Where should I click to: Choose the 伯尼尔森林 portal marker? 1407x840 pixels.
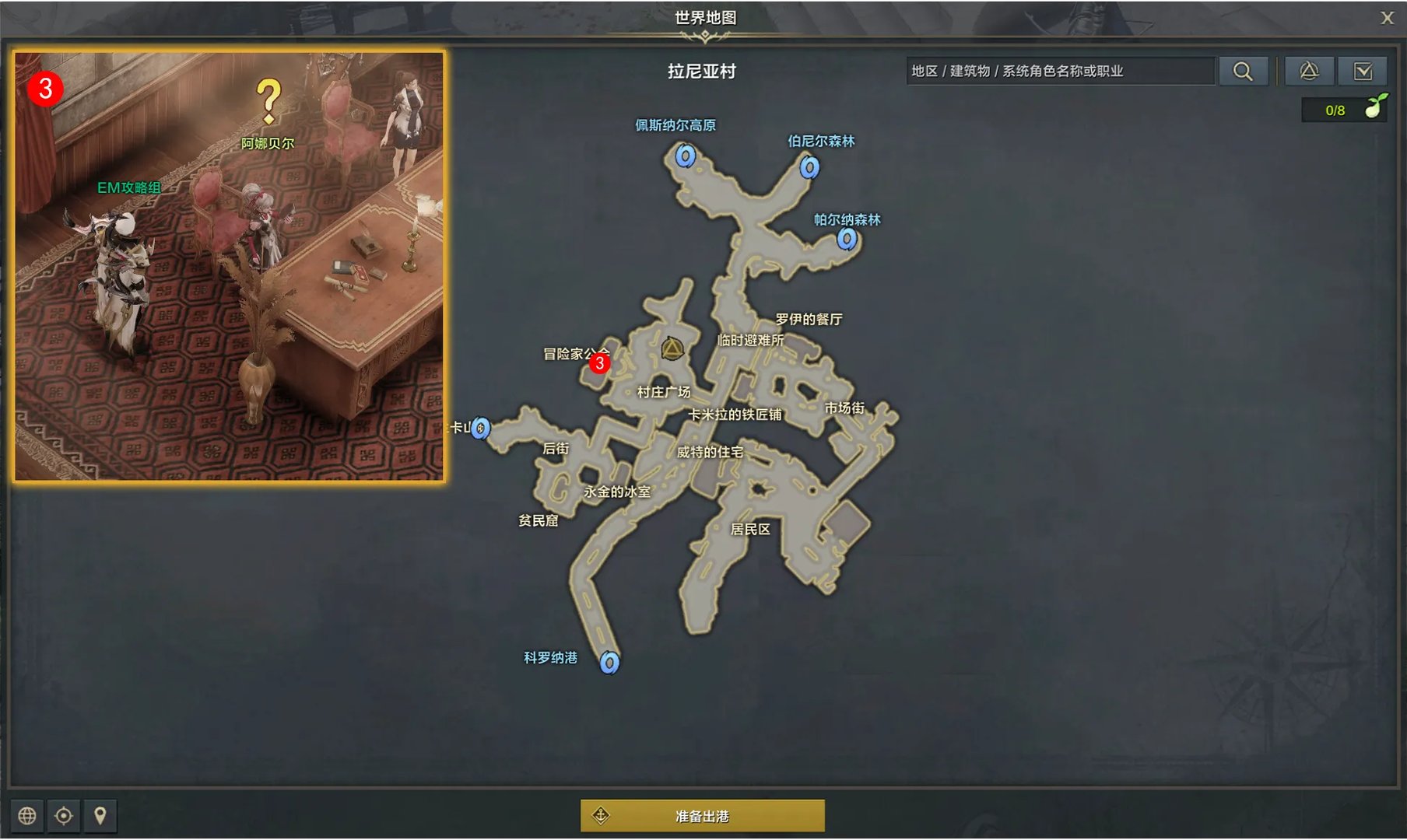809,166
